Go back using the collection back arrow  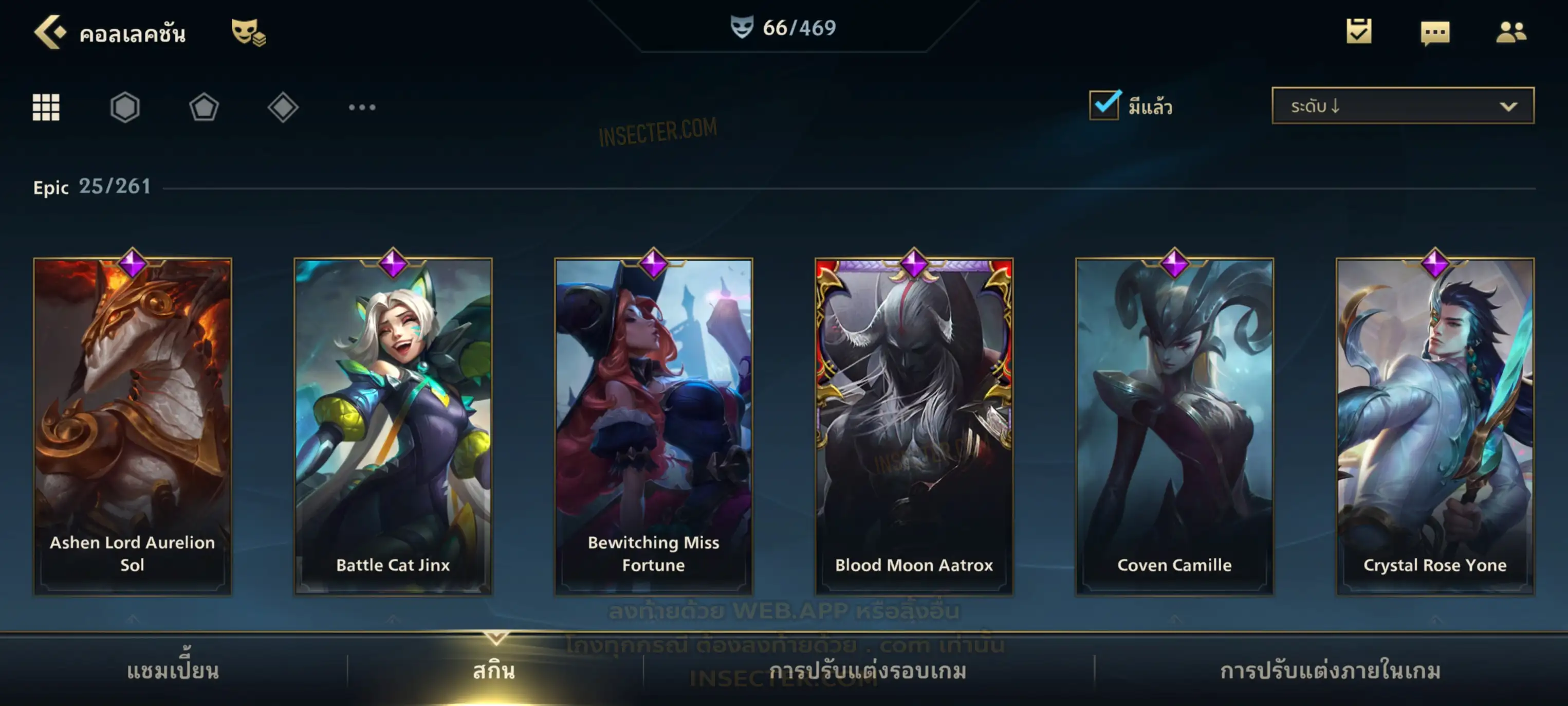[50, 32]
